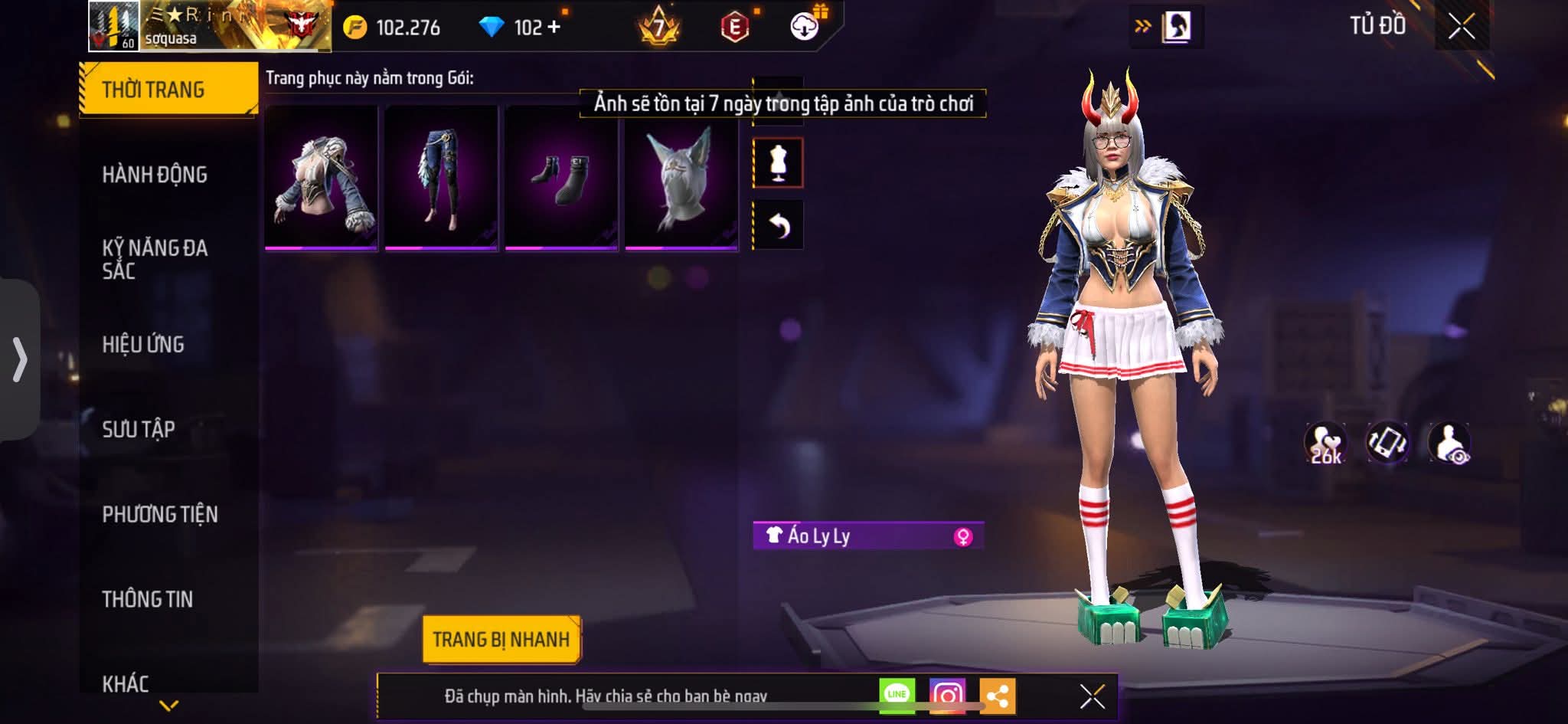Image resolution: width=1568 pixels, height=724 pixels.
Task: Select the KỸ NĂNG ĐA SẮC tab
Action: pyautogui.click(x=155, y=259)
